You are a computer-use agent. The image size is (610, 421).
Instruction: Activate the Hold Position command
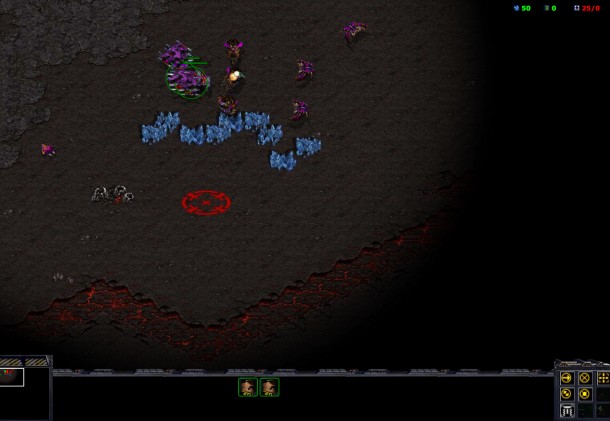[x=584, y=394]
